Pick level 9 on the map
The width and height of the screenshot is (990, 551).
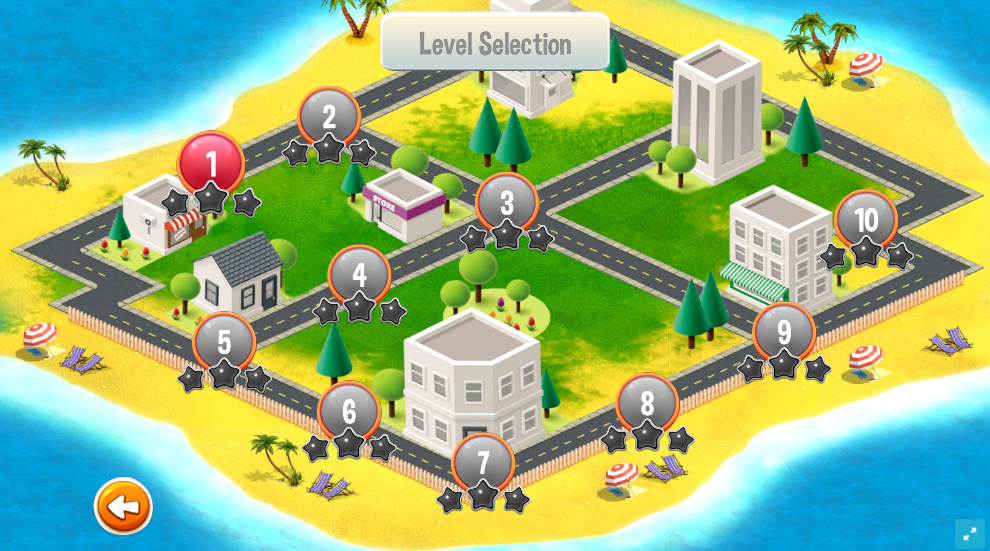click(x=784, y=332)
